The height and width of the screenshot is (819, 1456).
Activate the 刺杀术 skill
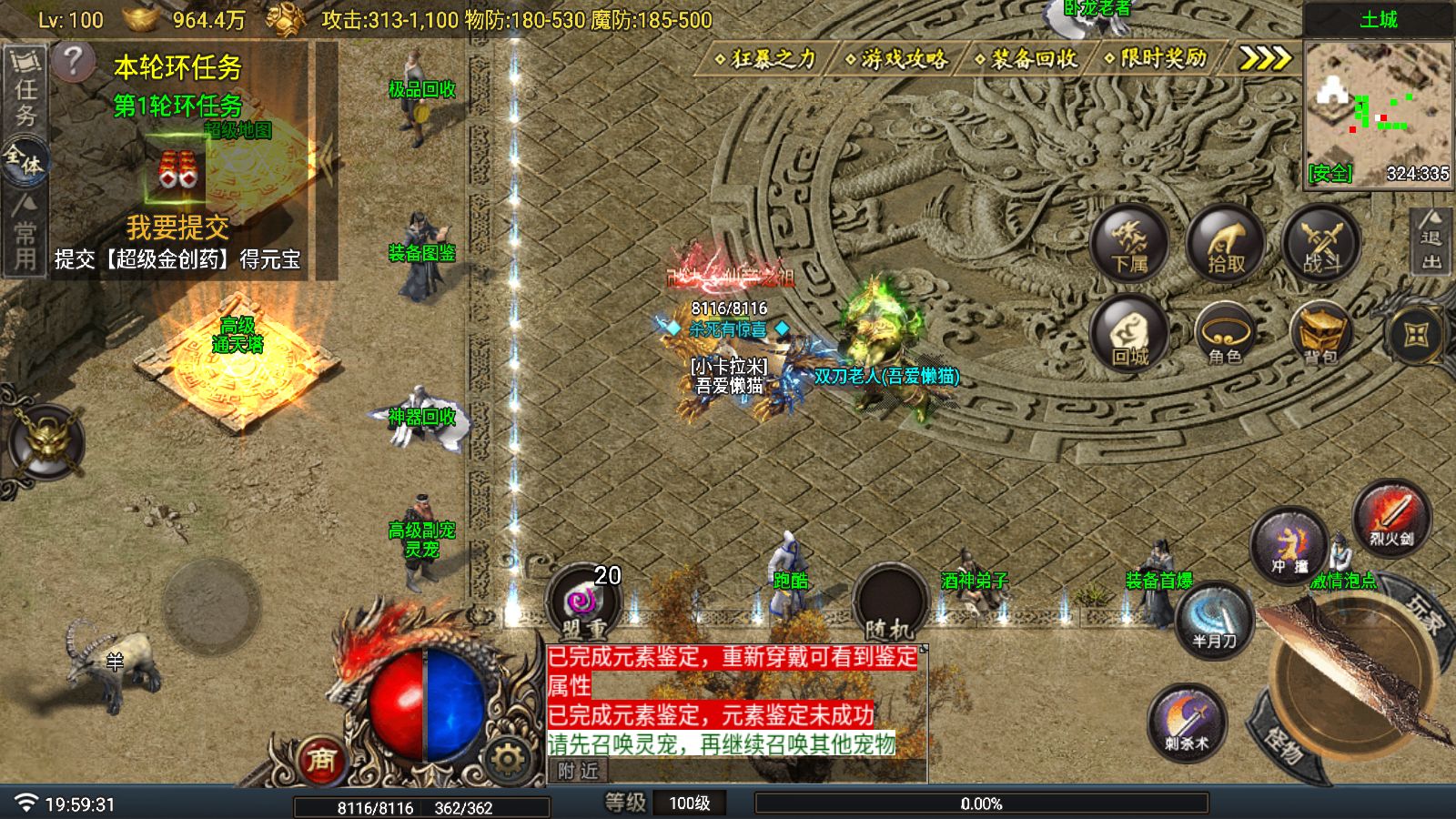(1187, 723)
